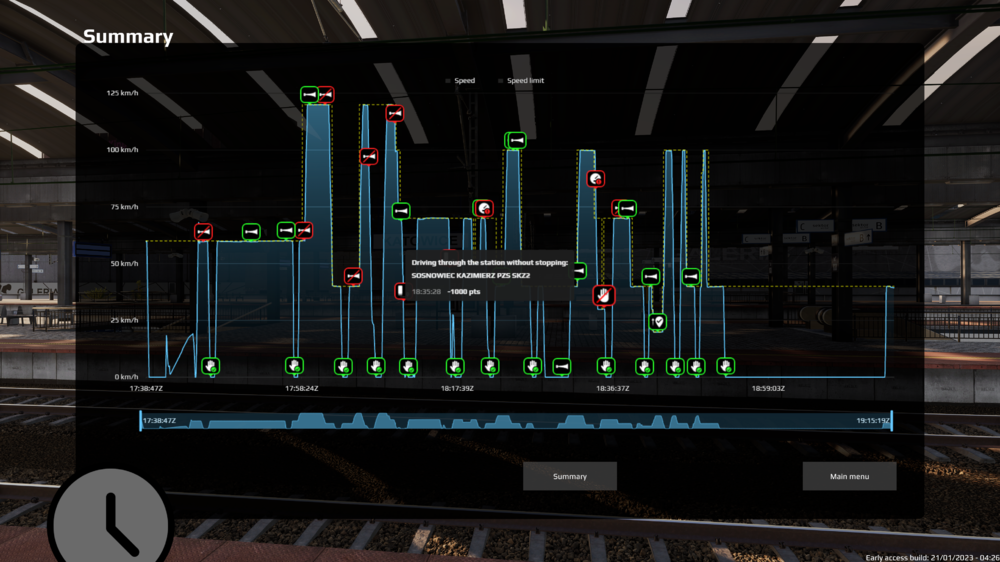
Task: Toggle the Speed limit legend entry
Action: 525,80
